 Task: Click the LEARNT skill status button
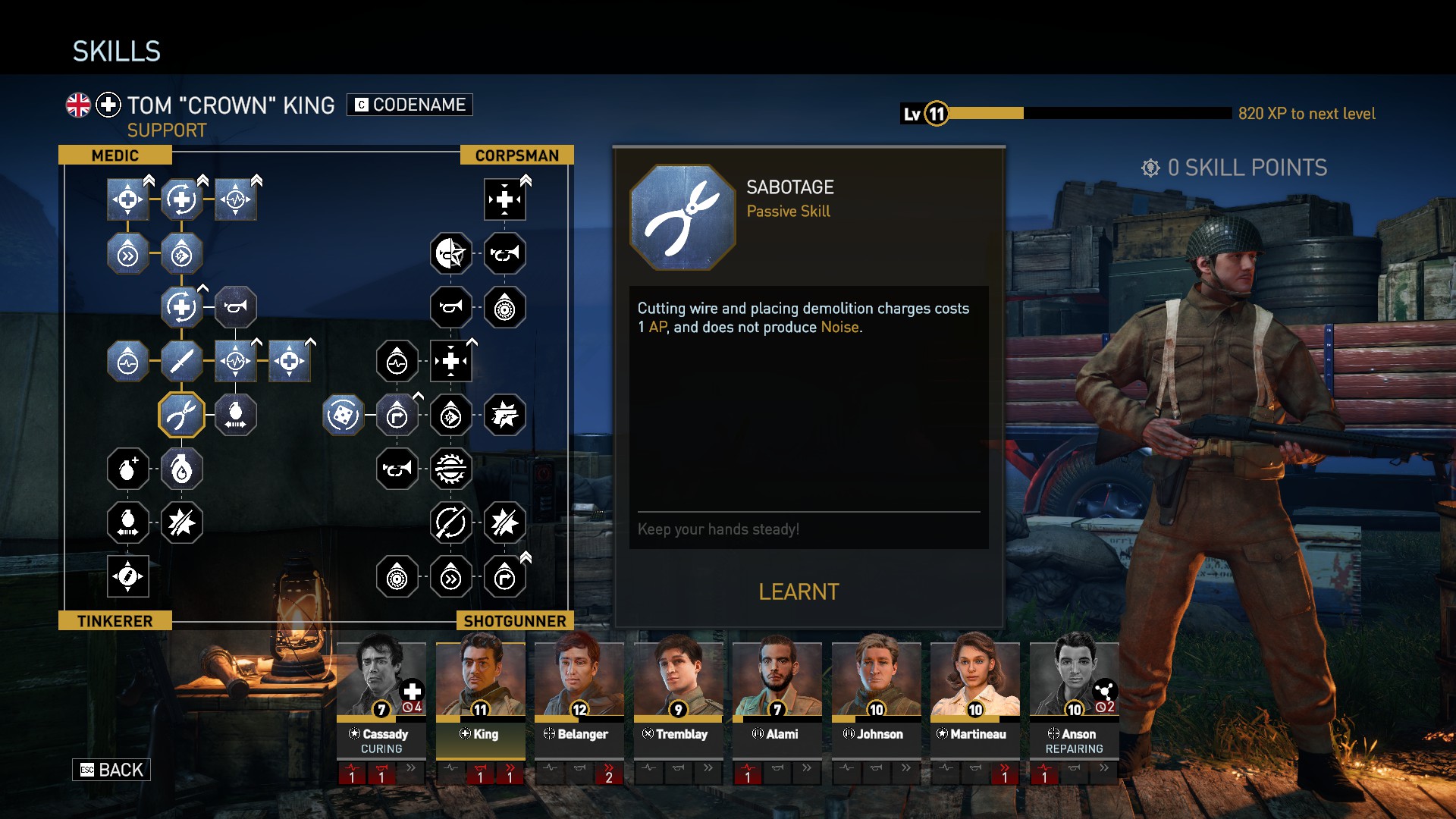pos(799,591)
